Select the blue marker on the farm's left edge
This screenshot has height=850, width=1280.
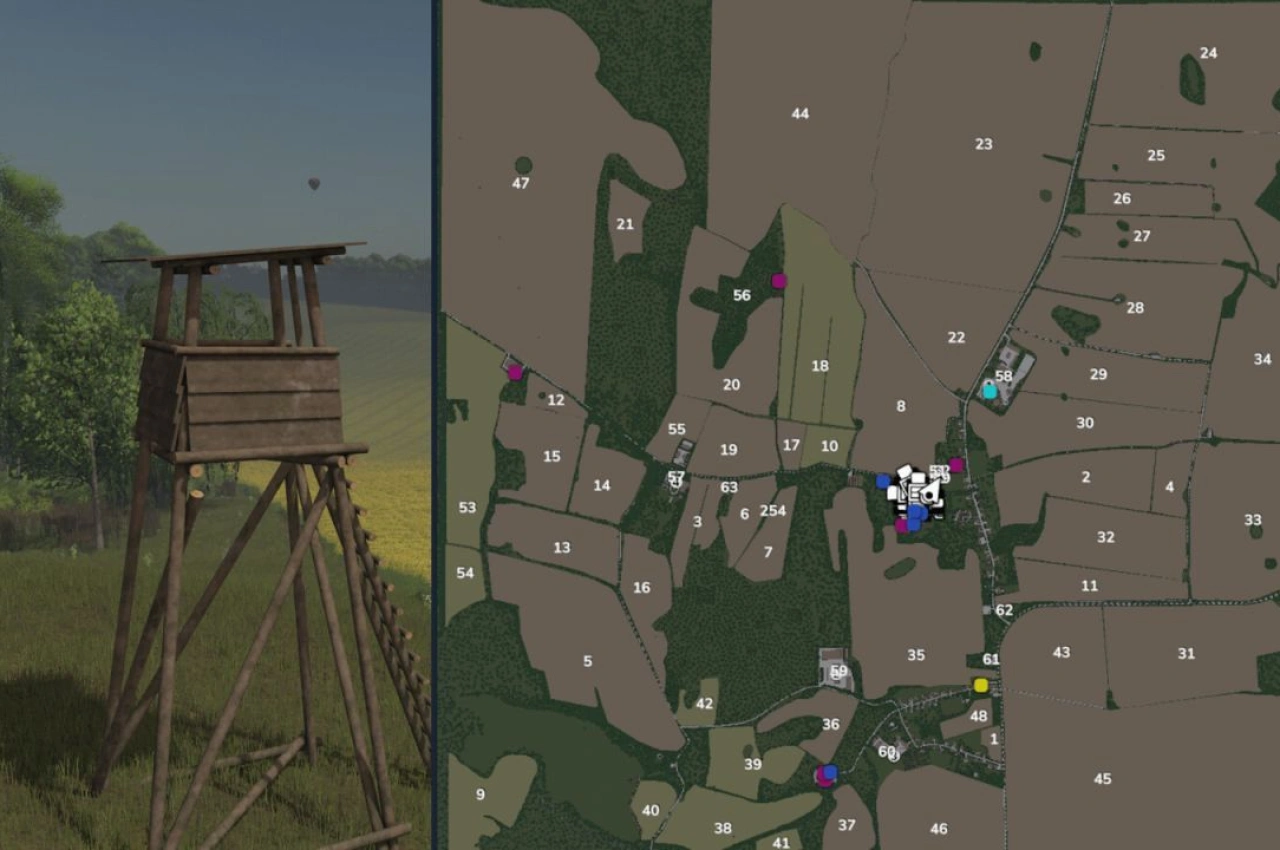(882, 481)
